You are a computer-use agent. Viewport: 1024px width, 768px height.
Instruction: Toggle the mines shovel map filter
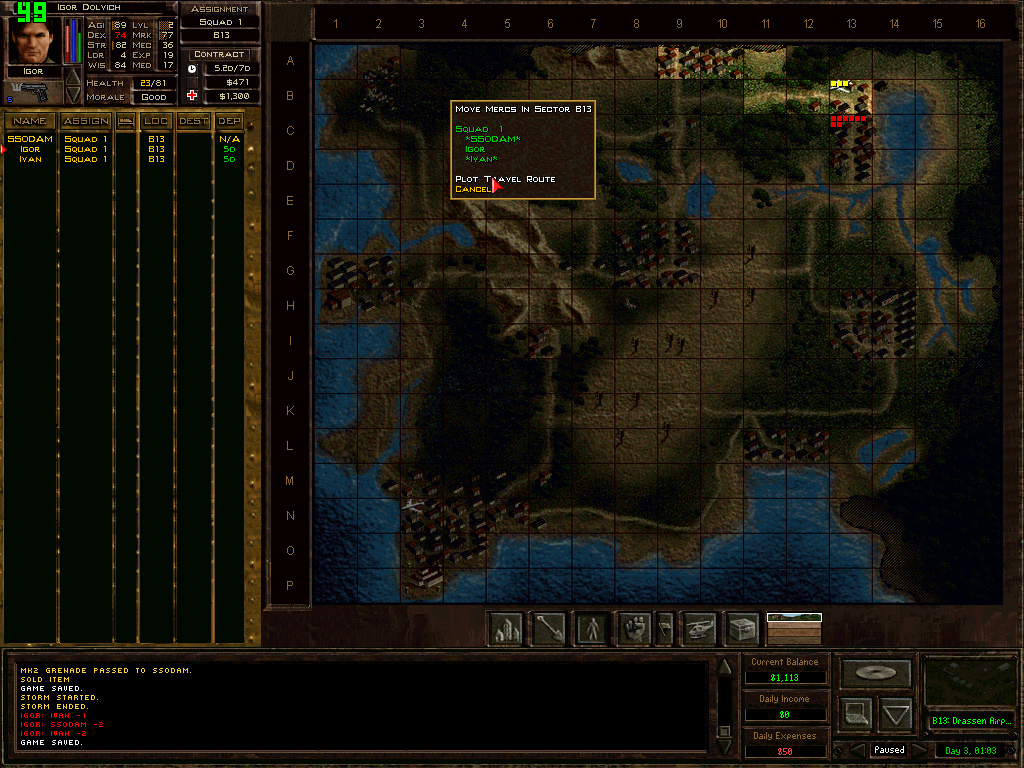coord(549,629)
